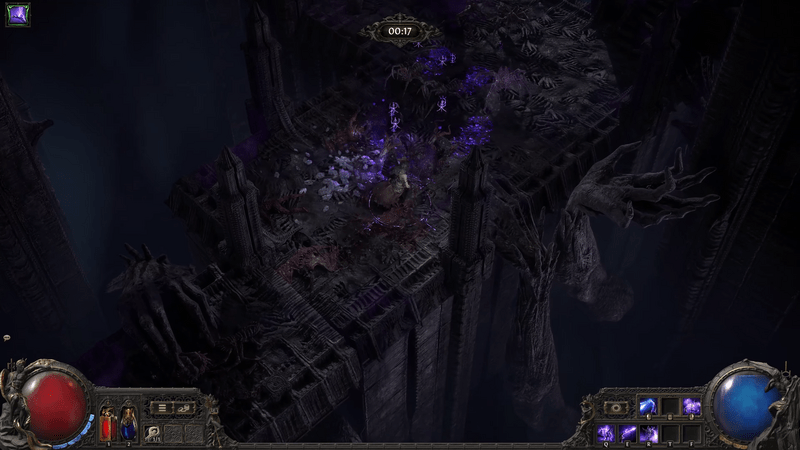Click the purple lightning buff icon
Viewport: 800px width, 450px height.
tap(17, 14)
